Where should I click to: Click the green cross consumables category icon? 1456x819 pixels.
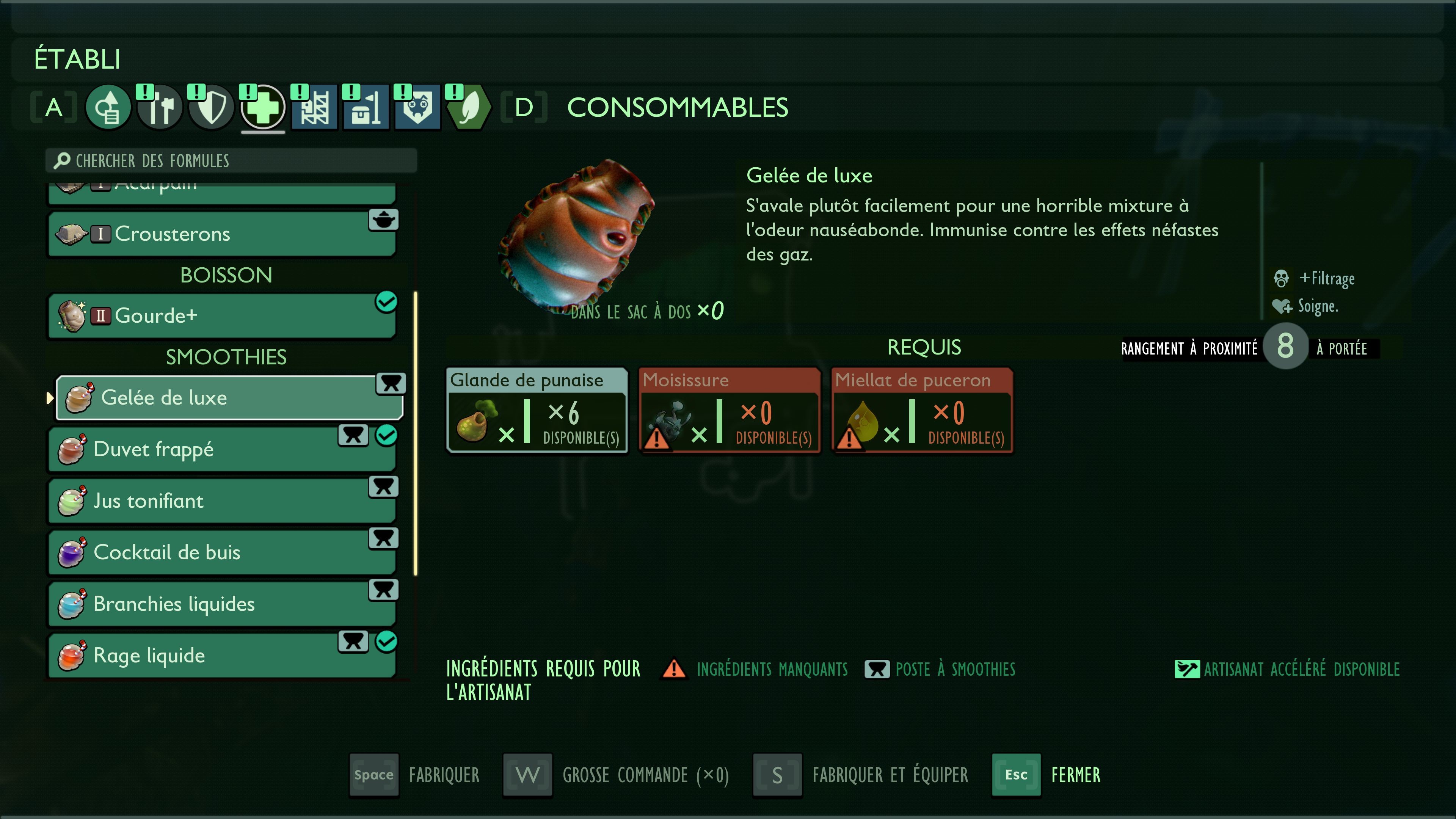click(263, 107)
